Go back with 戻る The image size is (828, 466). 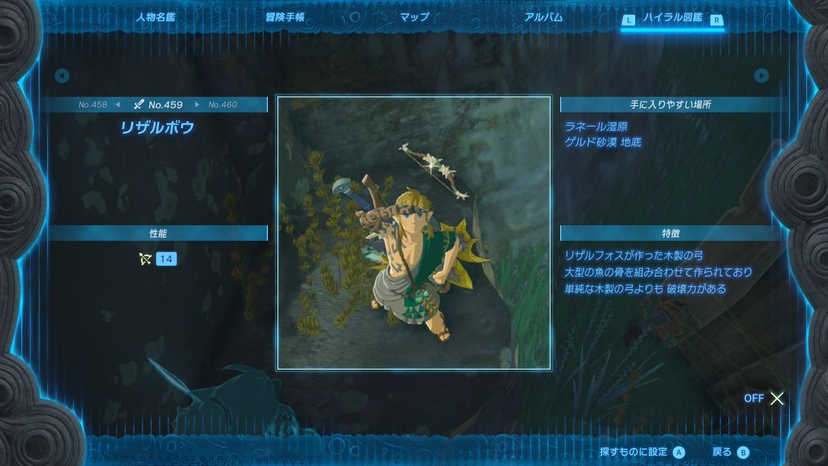(729, 452)
